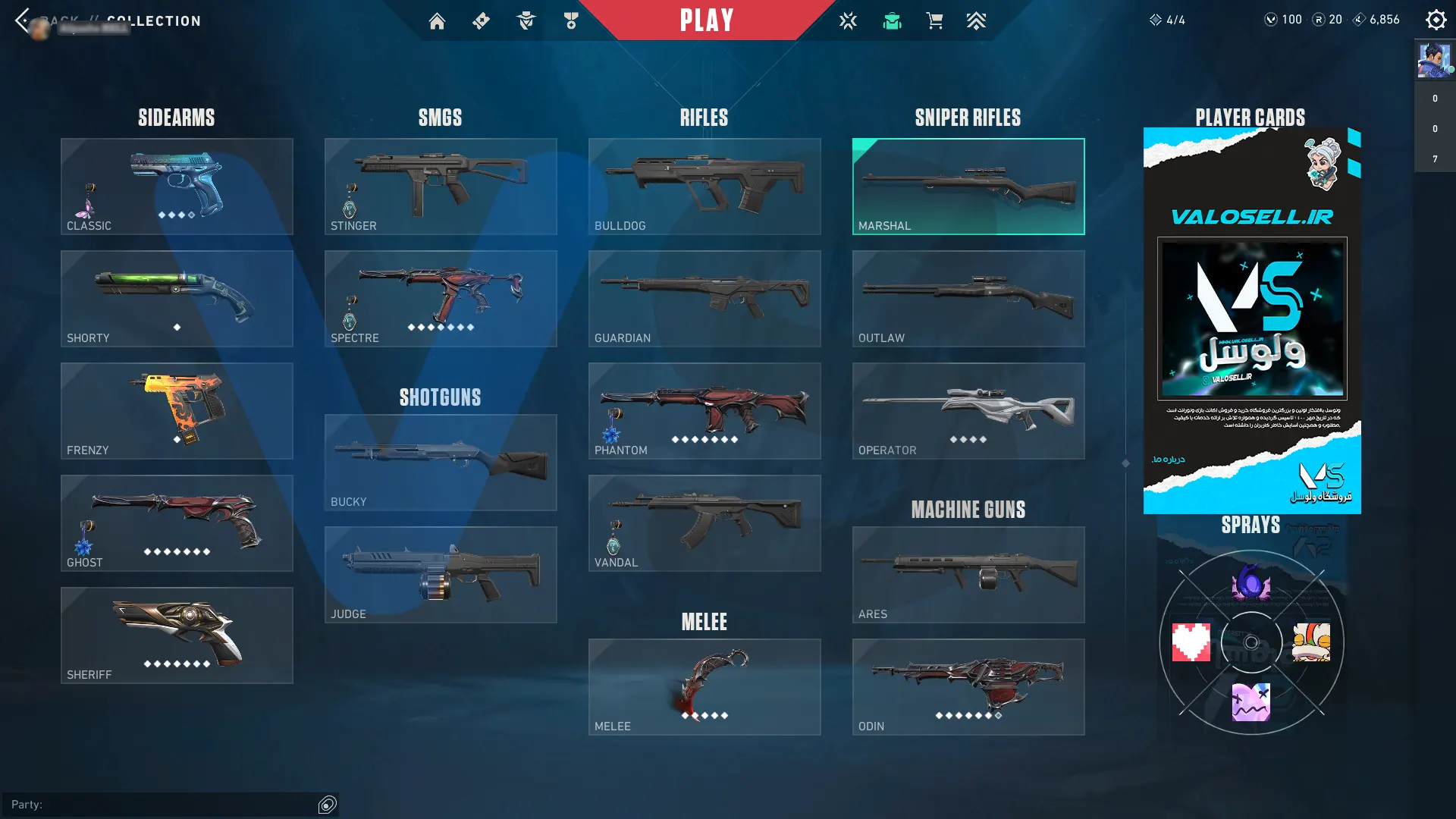Choose the Sheriff weapon slot
Image resolution: width=1456 pixels, height=819 pixels.
(177, 635)
